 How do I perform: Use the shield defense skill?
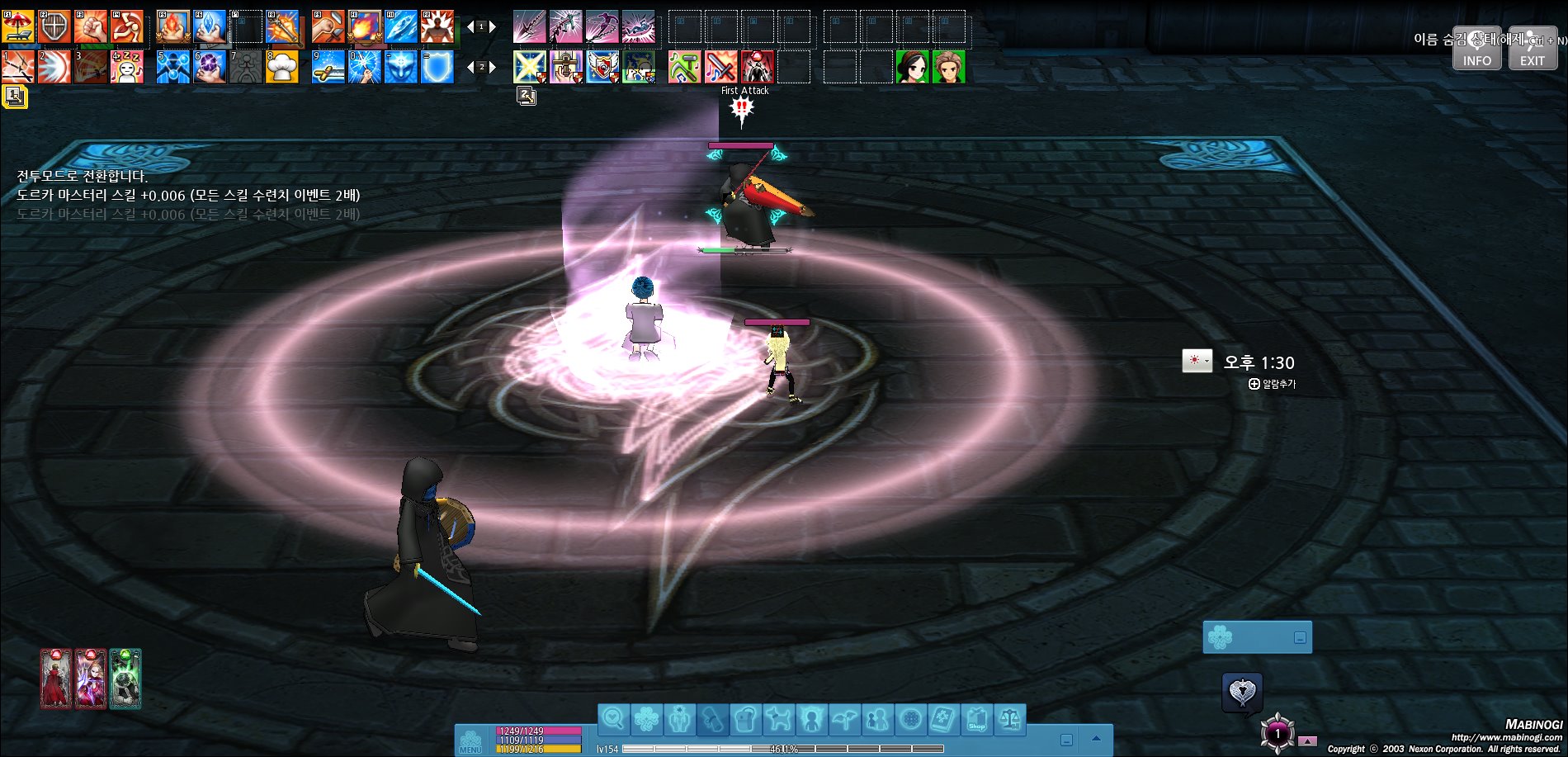coord(54,27)
